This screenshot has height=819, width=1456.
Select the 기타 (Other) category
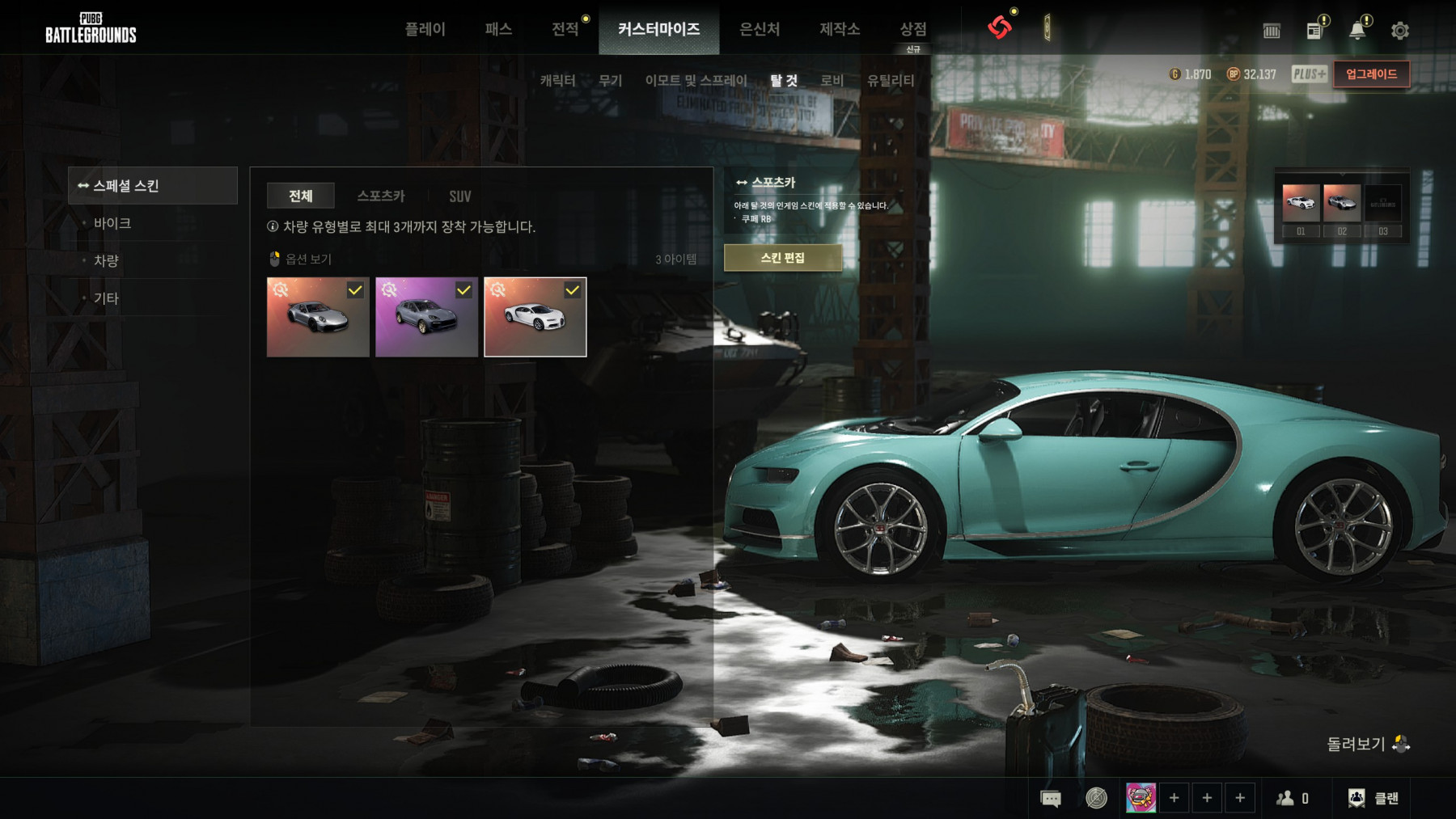click(x=106, y=298)
